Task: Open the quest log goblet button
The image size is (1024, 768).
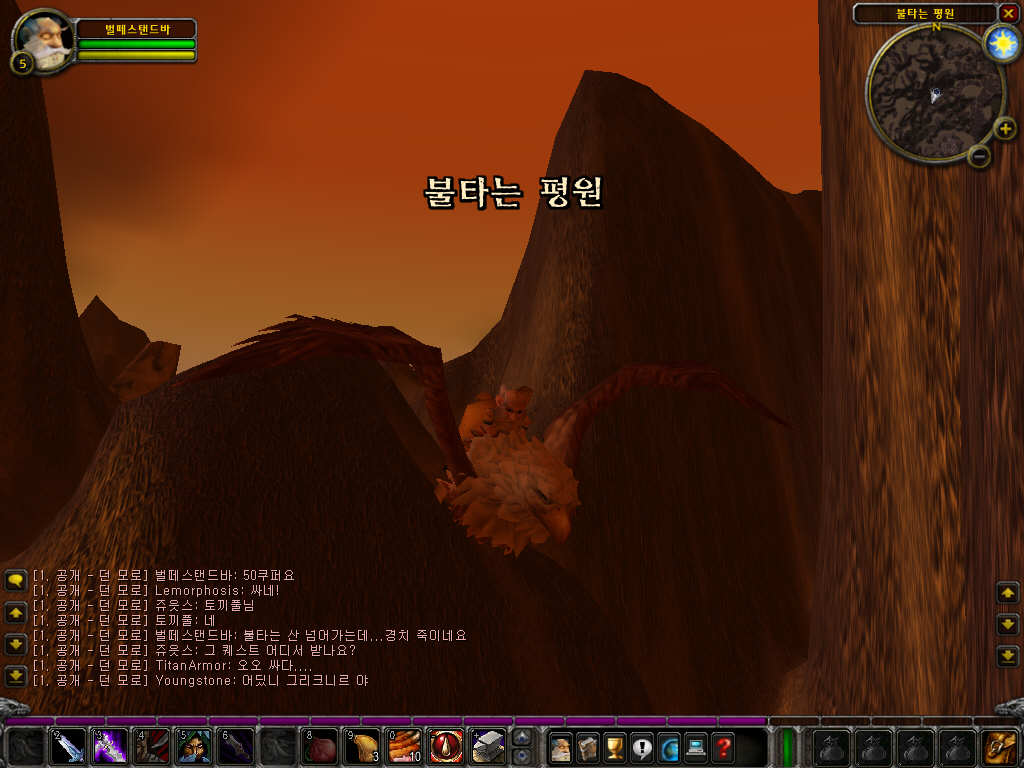Action: pos(615,747)
